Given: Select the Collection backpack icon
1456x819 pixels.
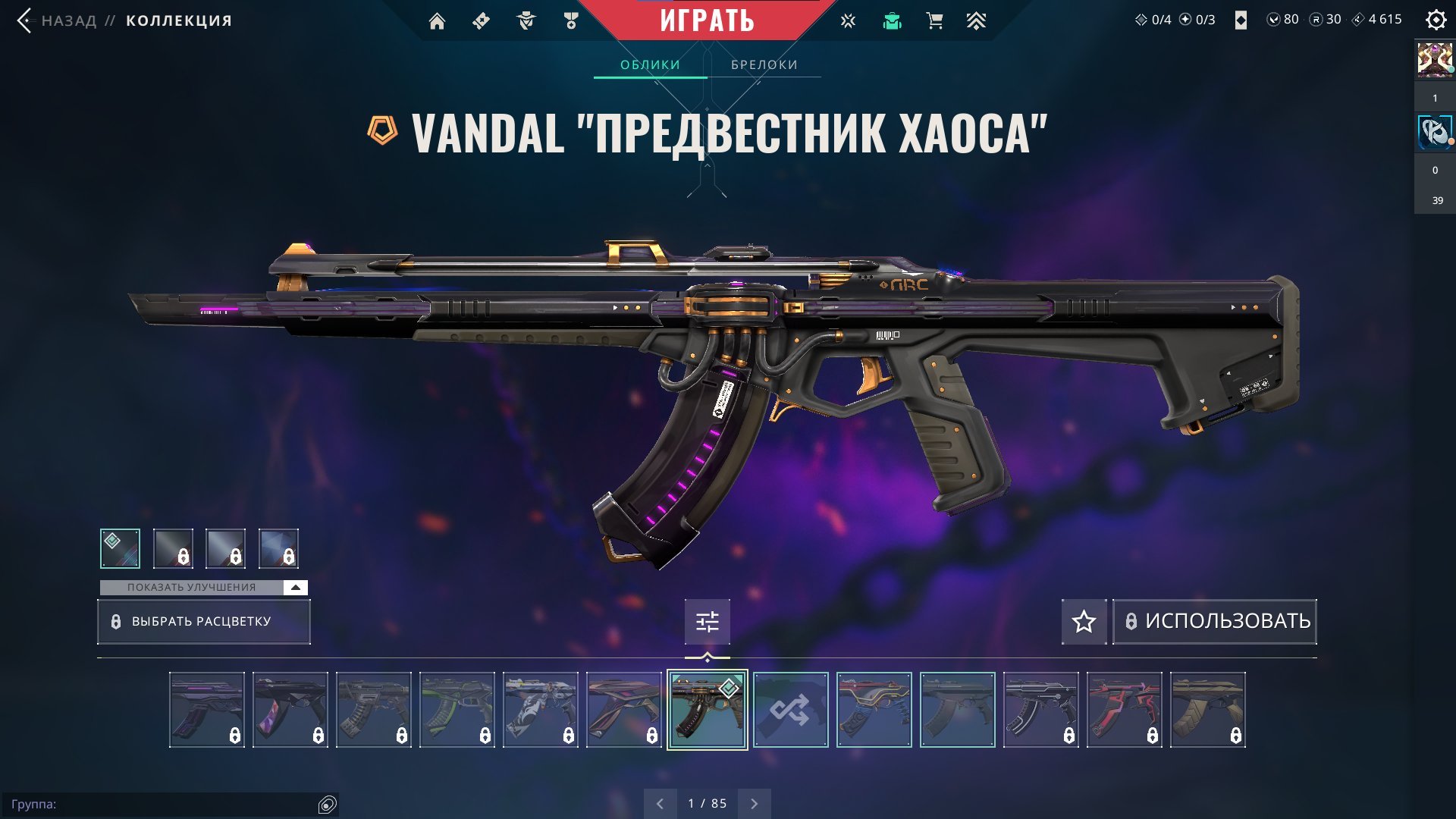Looking at the screenshot, I should 893,20.
